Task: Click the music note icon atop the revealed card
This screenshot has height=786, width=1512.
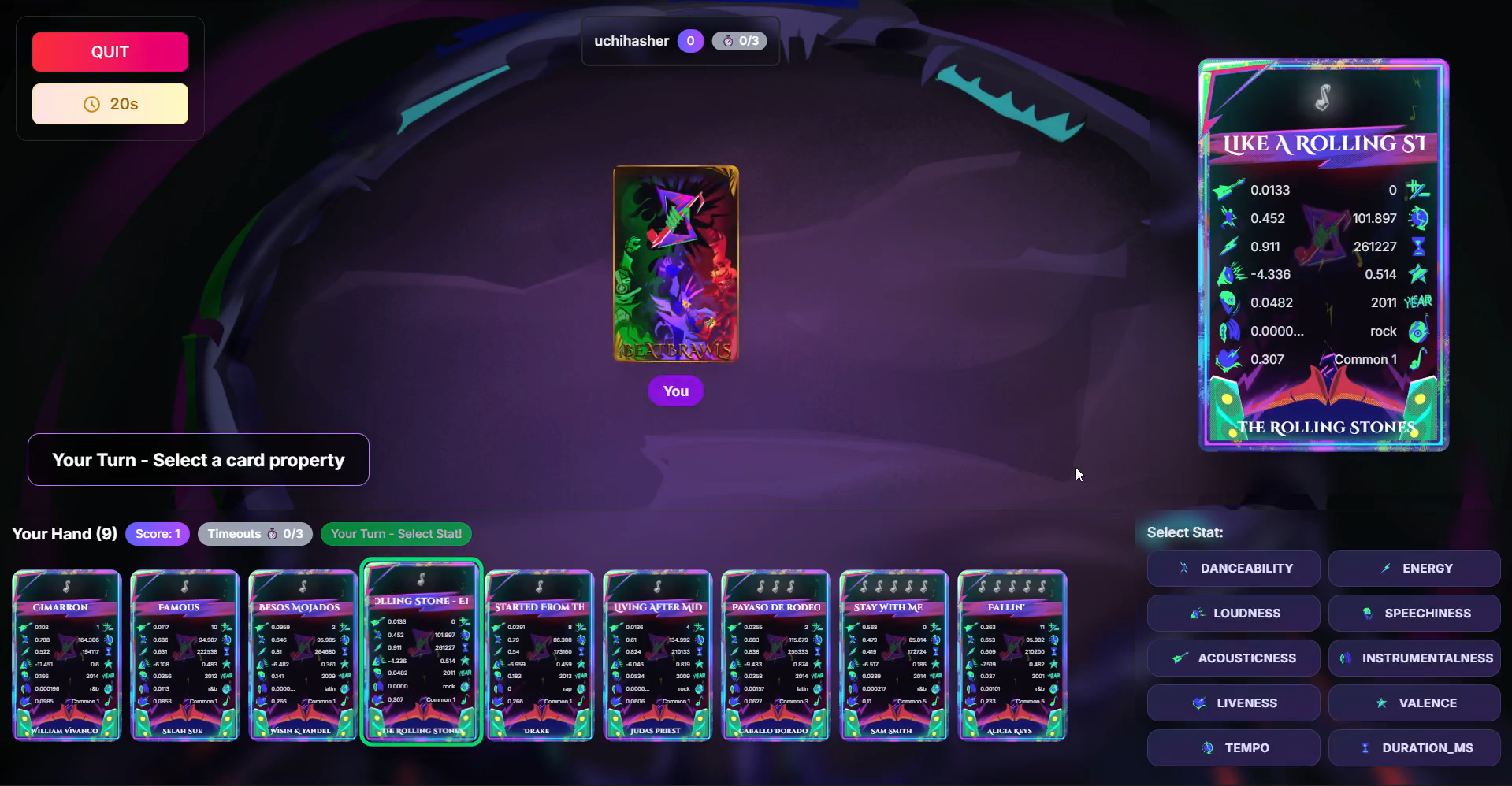Action: tap(1322, 98)
